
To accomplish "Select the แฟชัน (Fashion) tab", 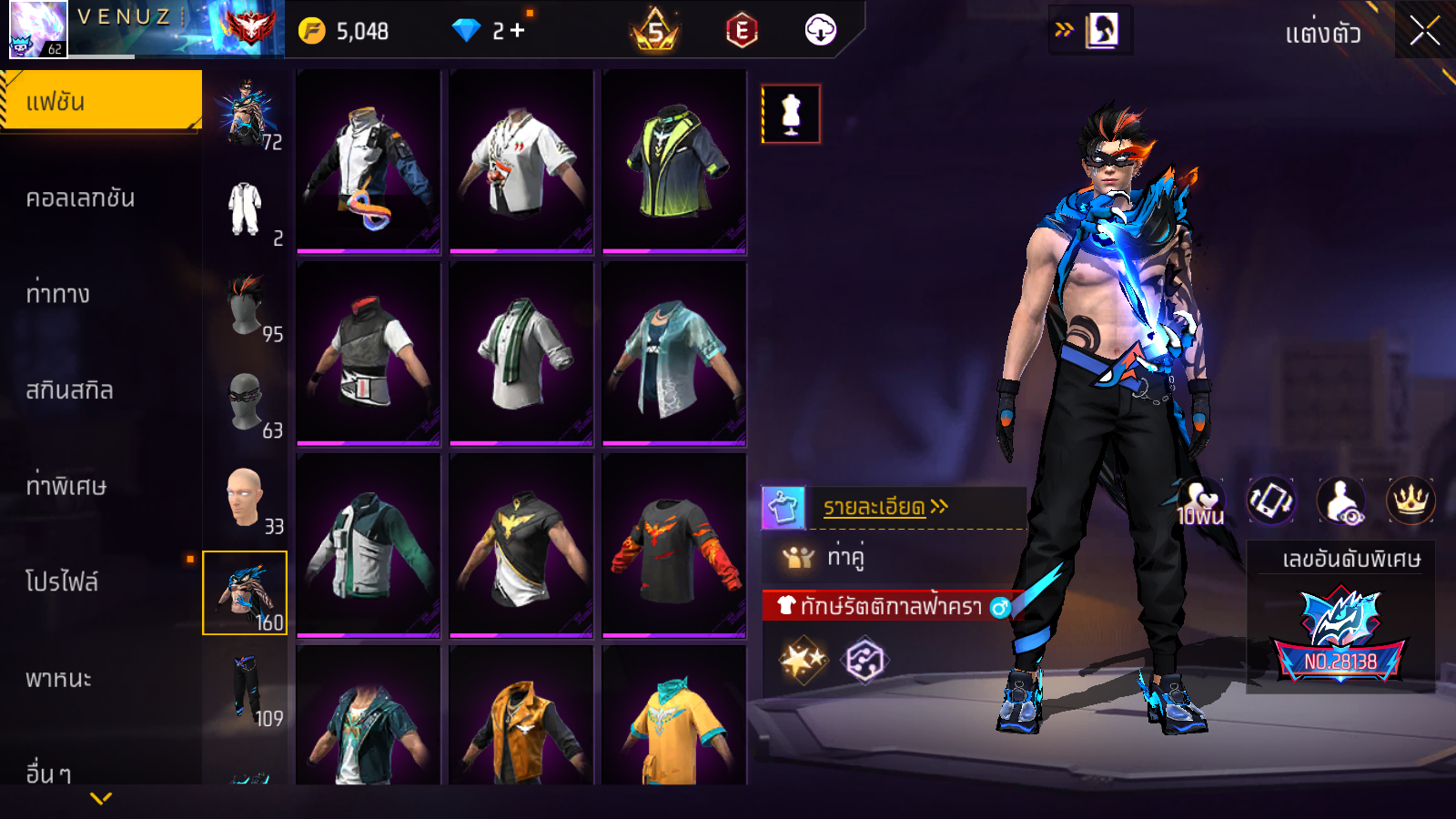I will (101, 101).
